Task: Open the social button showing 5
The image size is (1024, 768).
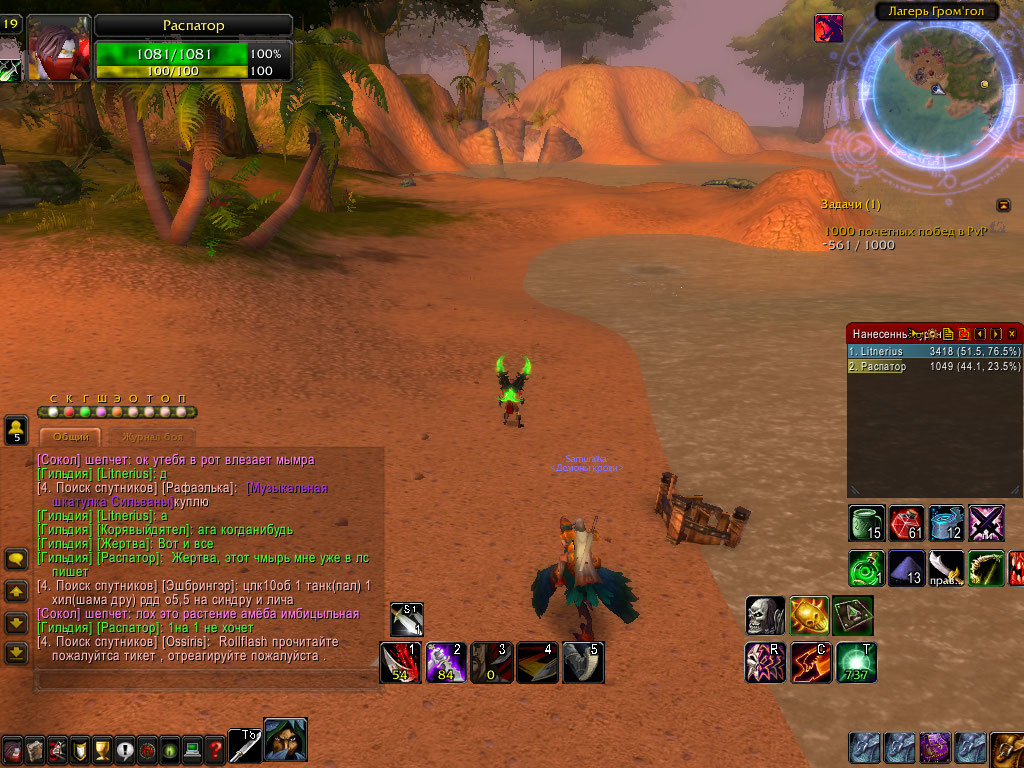Action: (x=16, y=430)
